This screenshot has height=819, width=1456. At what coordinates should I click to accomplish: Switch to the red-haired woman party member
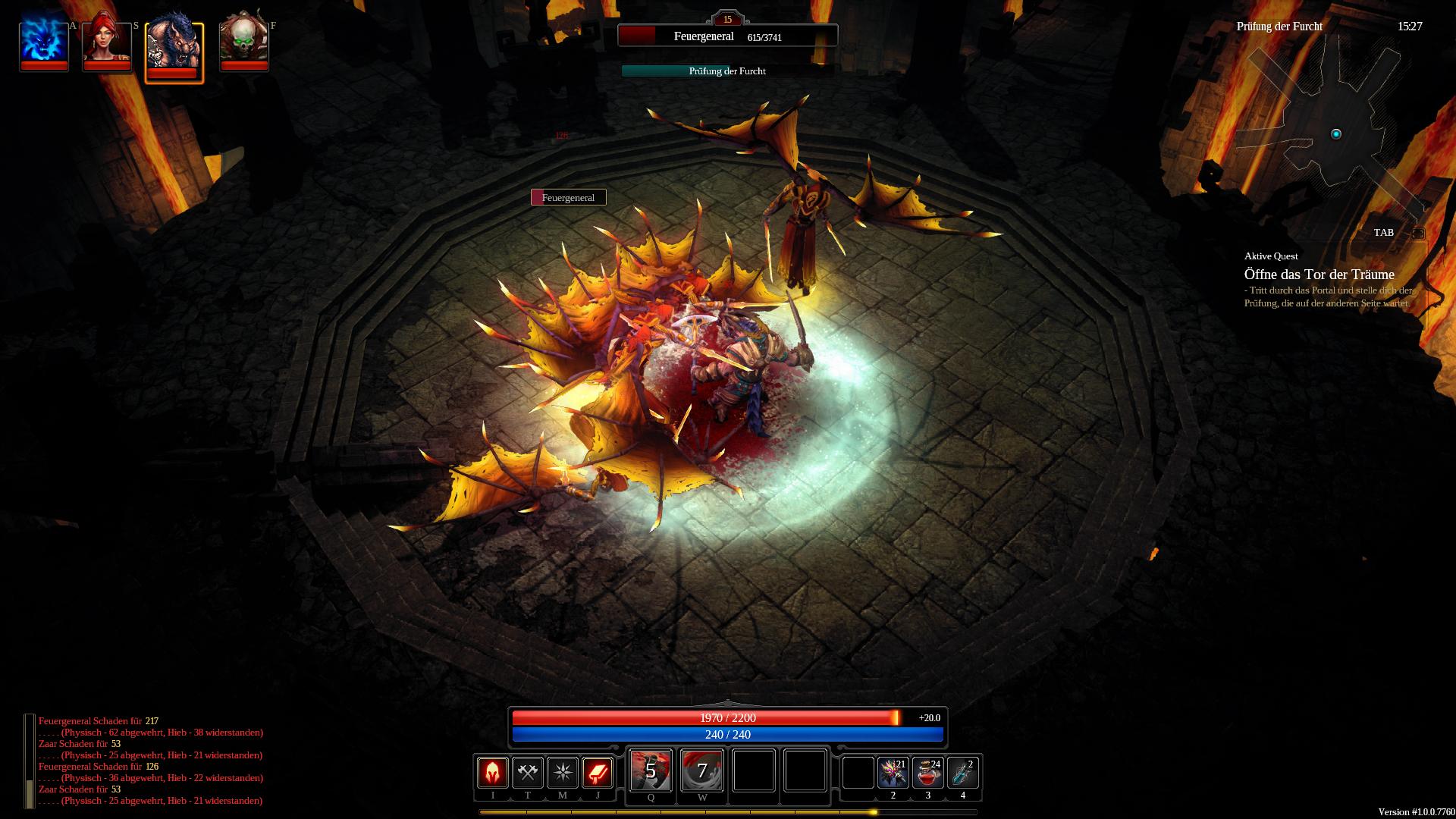(107, 42)
